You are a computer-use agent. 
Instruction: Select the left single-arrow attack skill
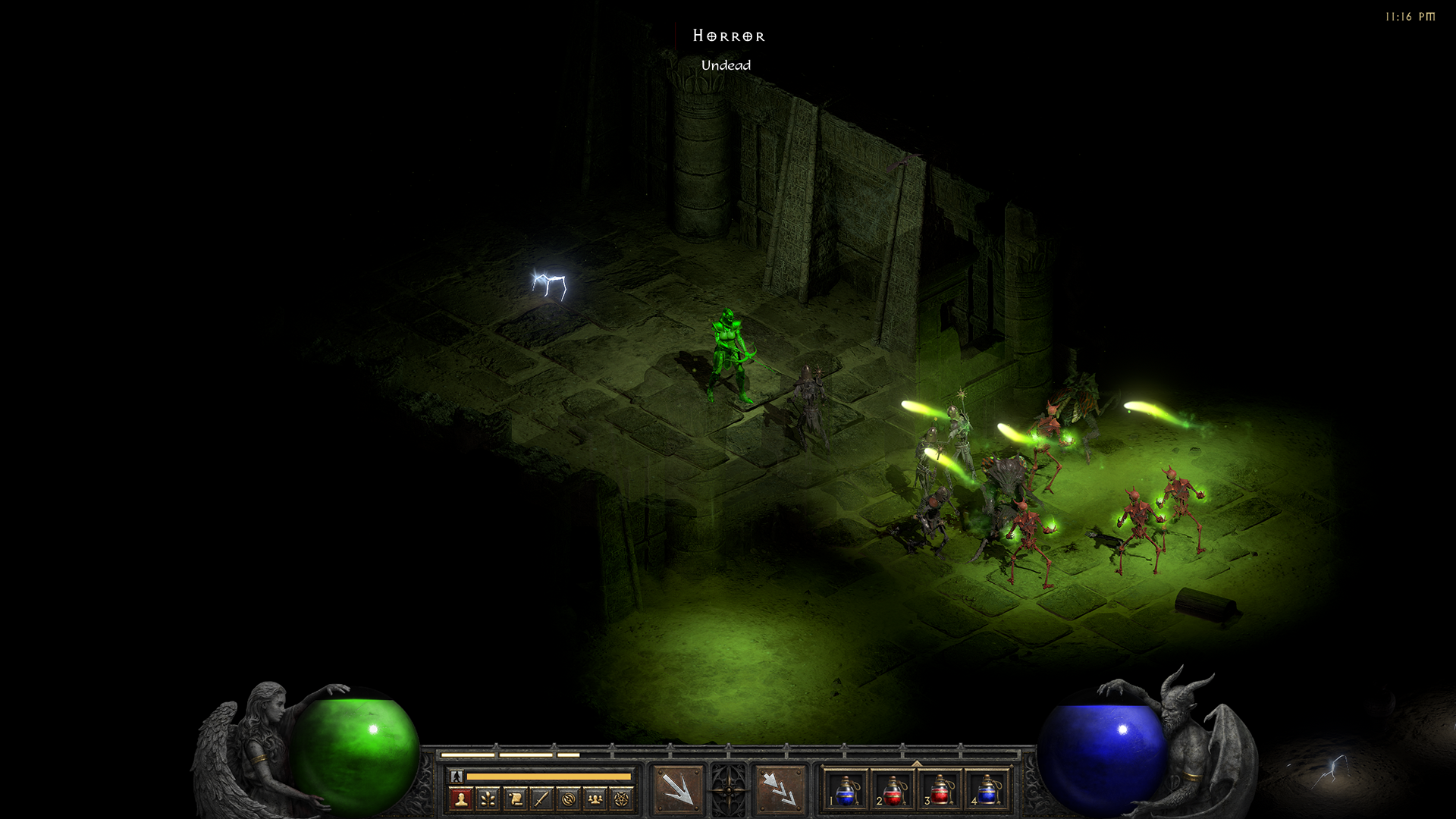click(678, 790)
